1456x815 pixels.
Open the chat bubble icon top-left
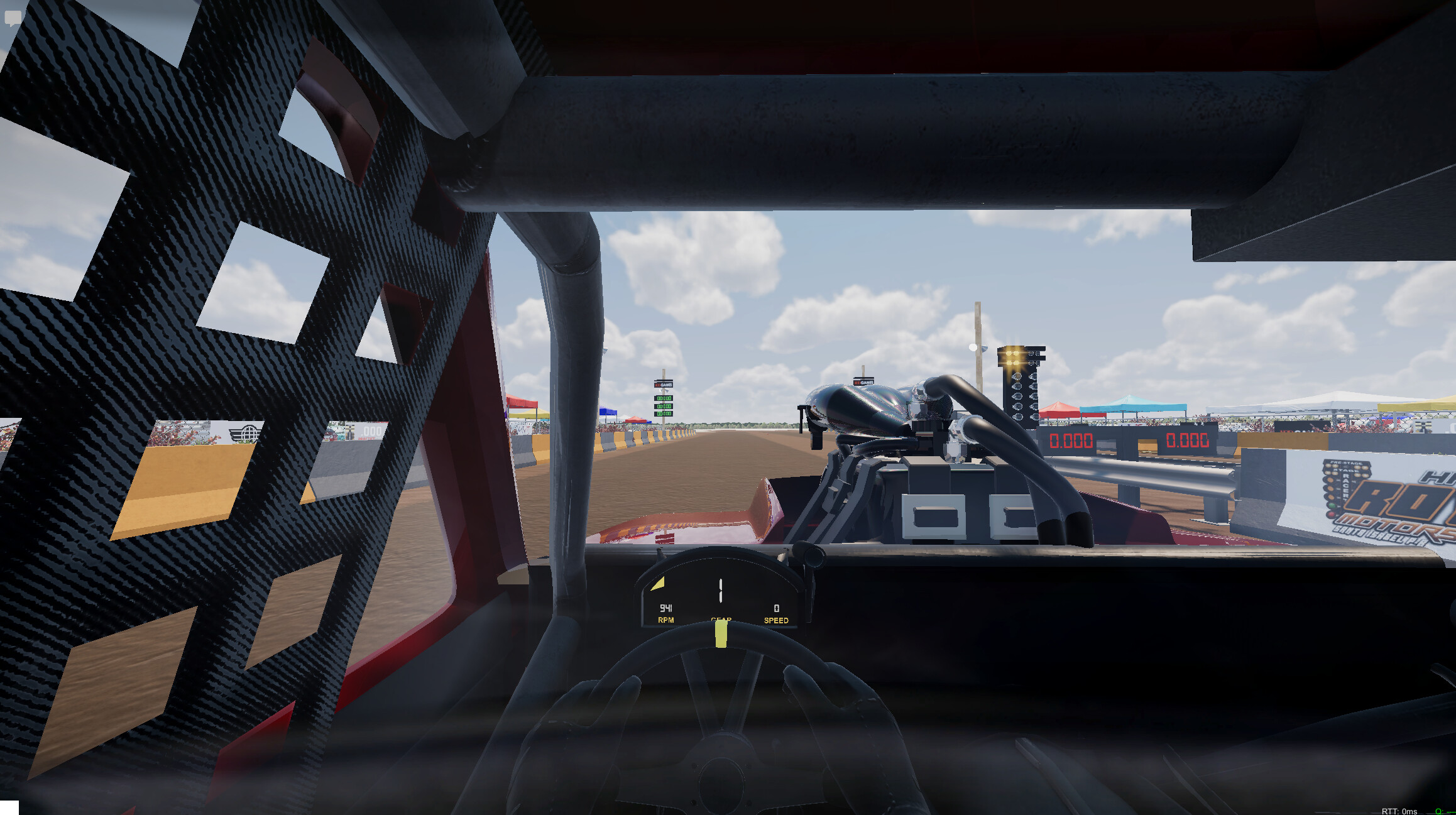pyautogui.click(x=13, y=18)
